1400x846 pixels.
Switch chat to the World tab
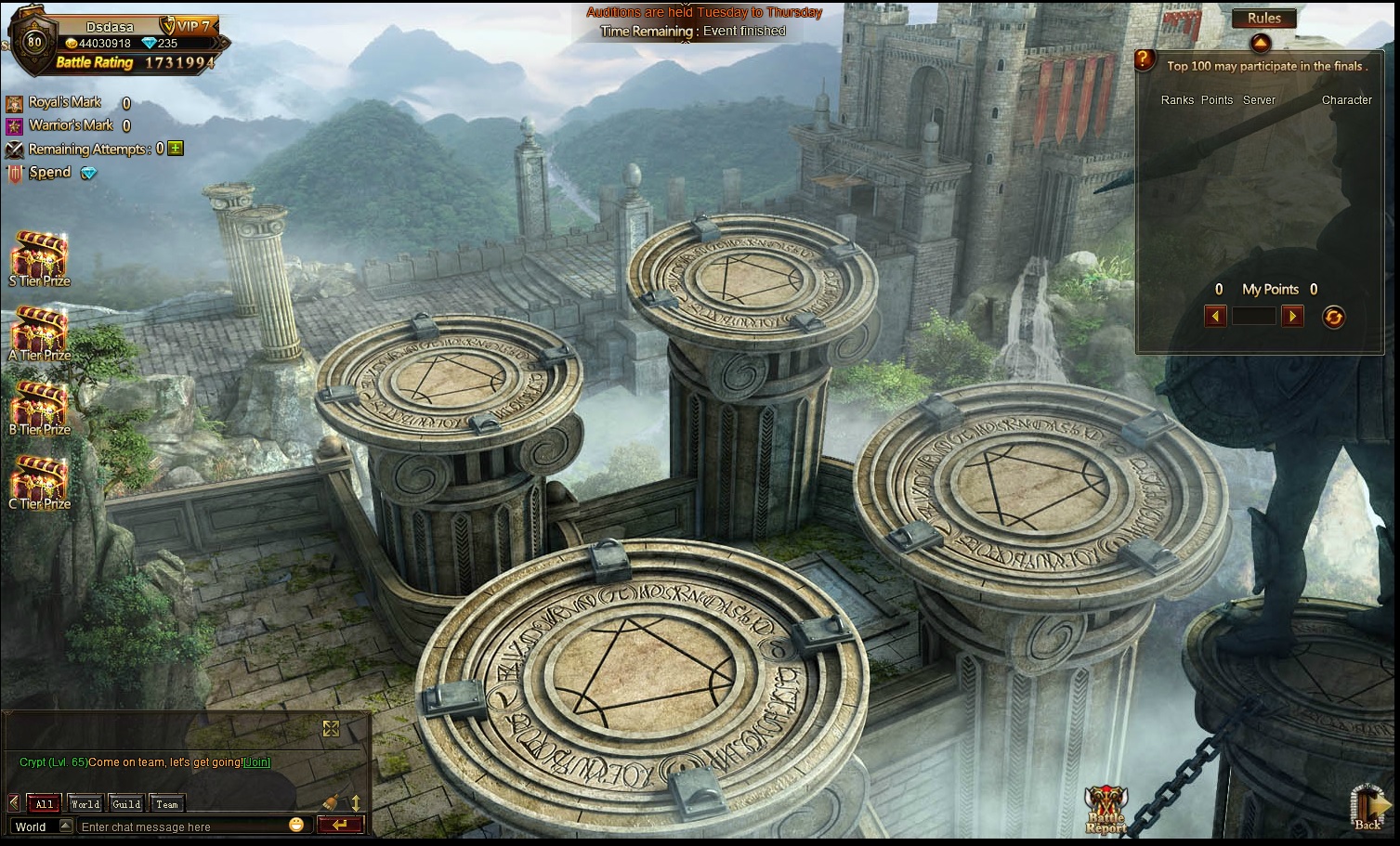tap(85, 804)
